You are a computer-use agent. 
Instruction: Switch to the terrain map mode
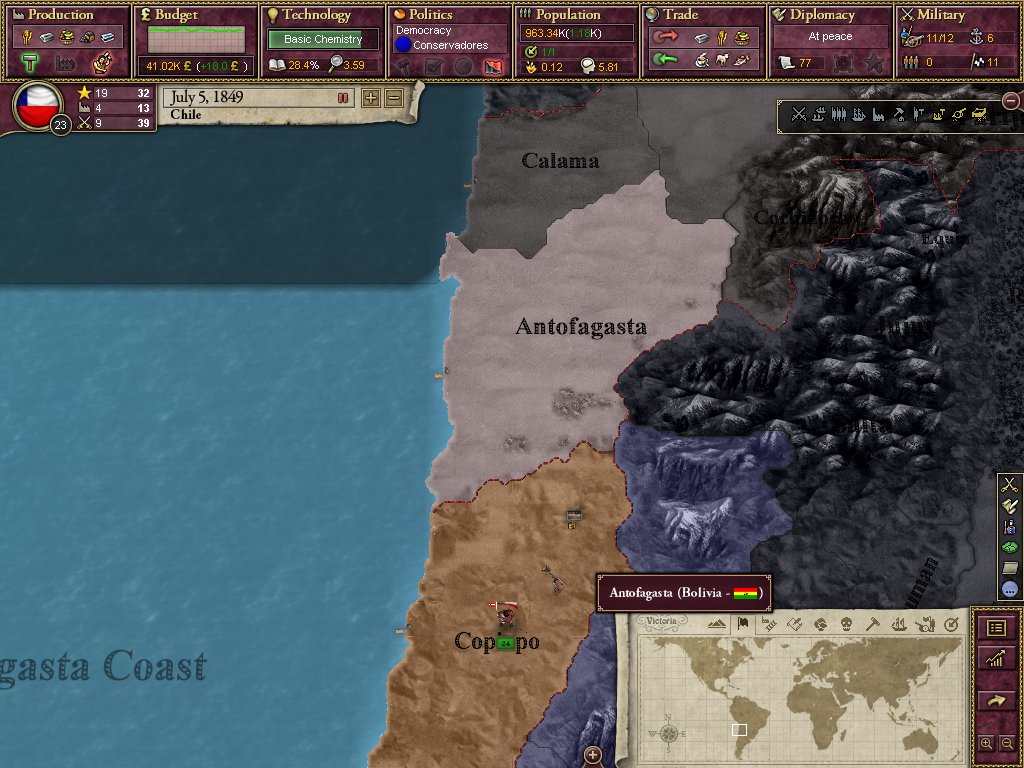click(x=716, y=624)
